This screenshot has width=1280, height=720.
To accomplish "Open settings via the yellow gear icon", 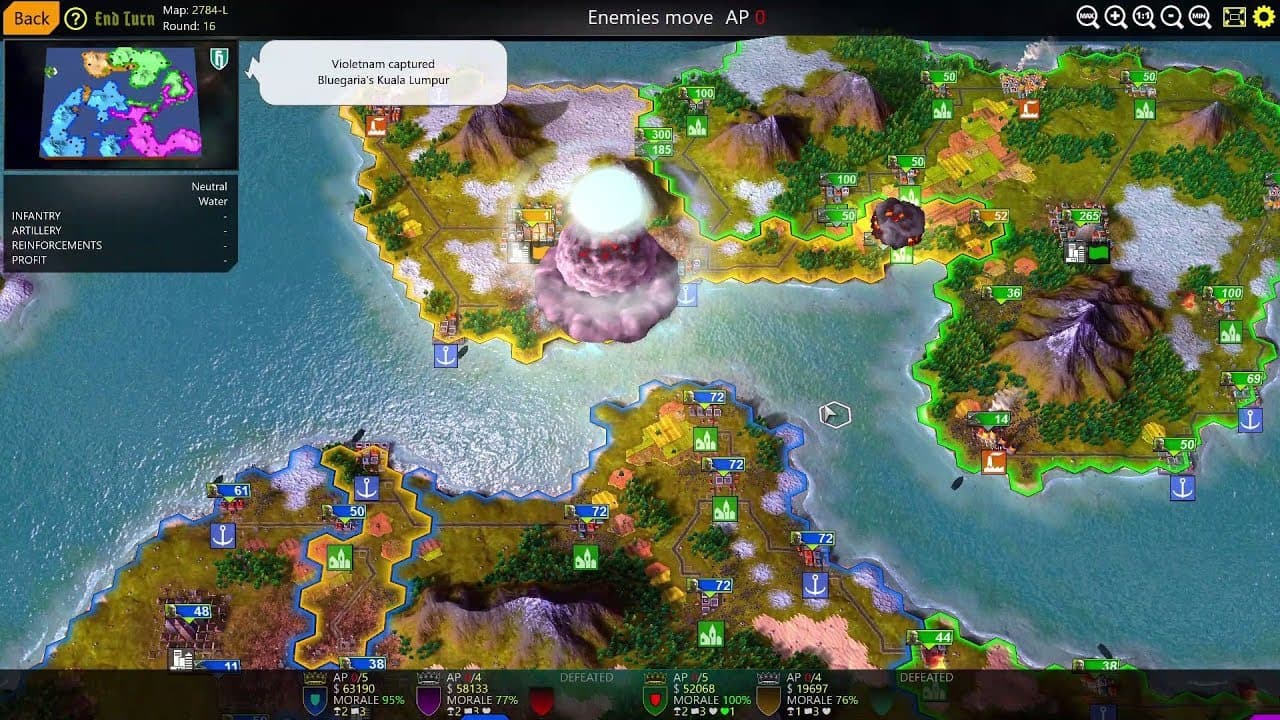I will click(1265, 16).
